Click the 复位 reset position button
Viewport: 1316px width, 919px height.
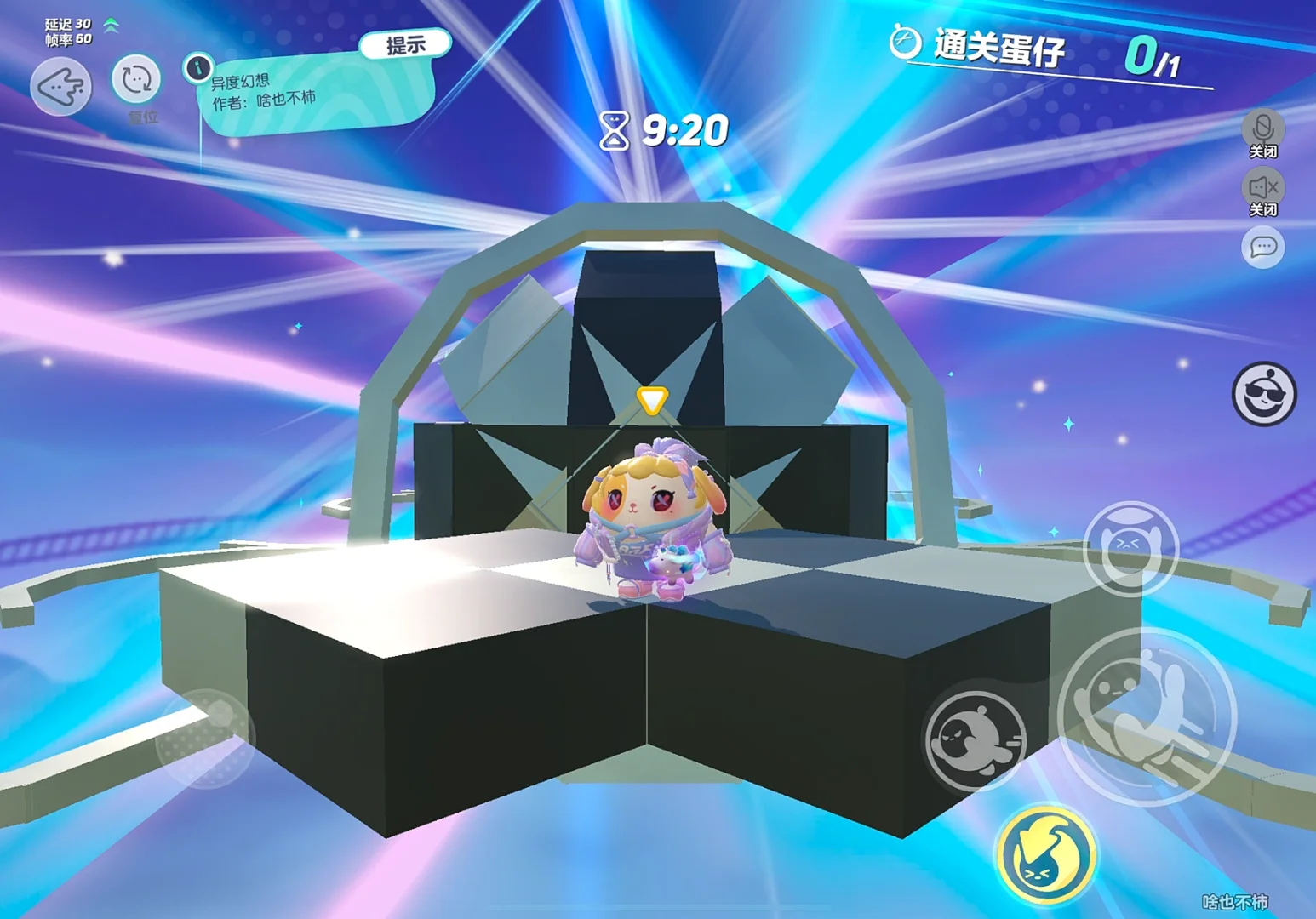[136, 81]
